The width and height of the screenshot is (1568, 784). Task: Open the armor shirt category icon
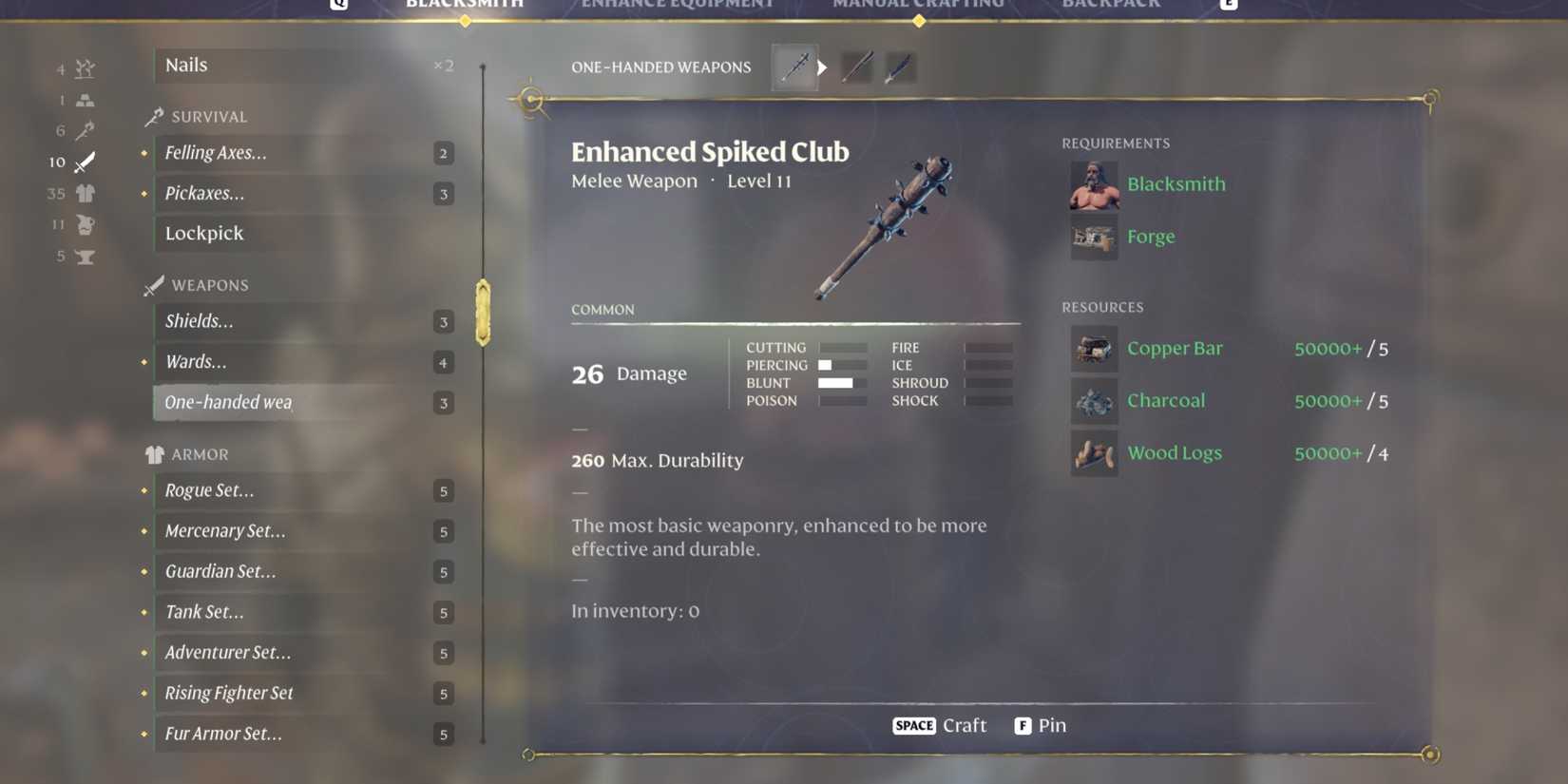pos(84,193)
